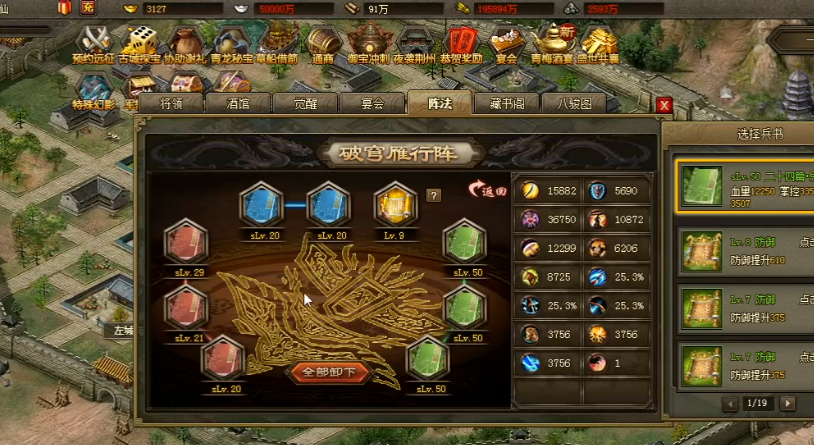Open the 青梅酒宴 teapot event icon
This screenshot has height=445, width=814.
coord(553,42)
